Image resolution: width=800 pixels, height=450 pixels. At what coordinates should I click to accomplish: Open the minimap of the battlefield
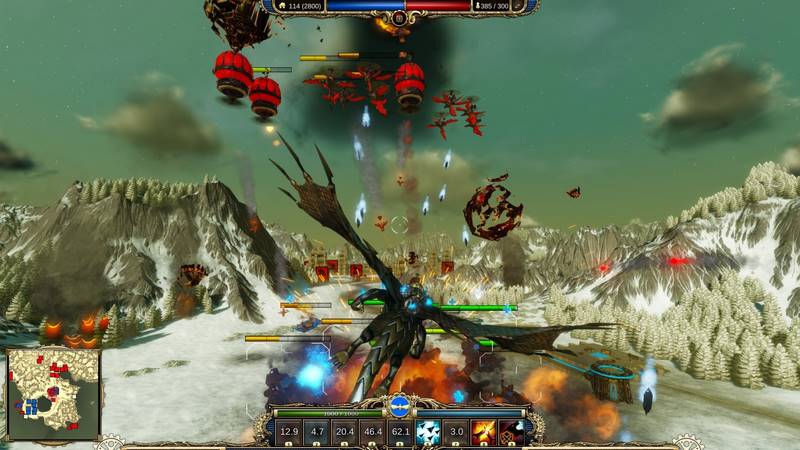pos(53,394)
